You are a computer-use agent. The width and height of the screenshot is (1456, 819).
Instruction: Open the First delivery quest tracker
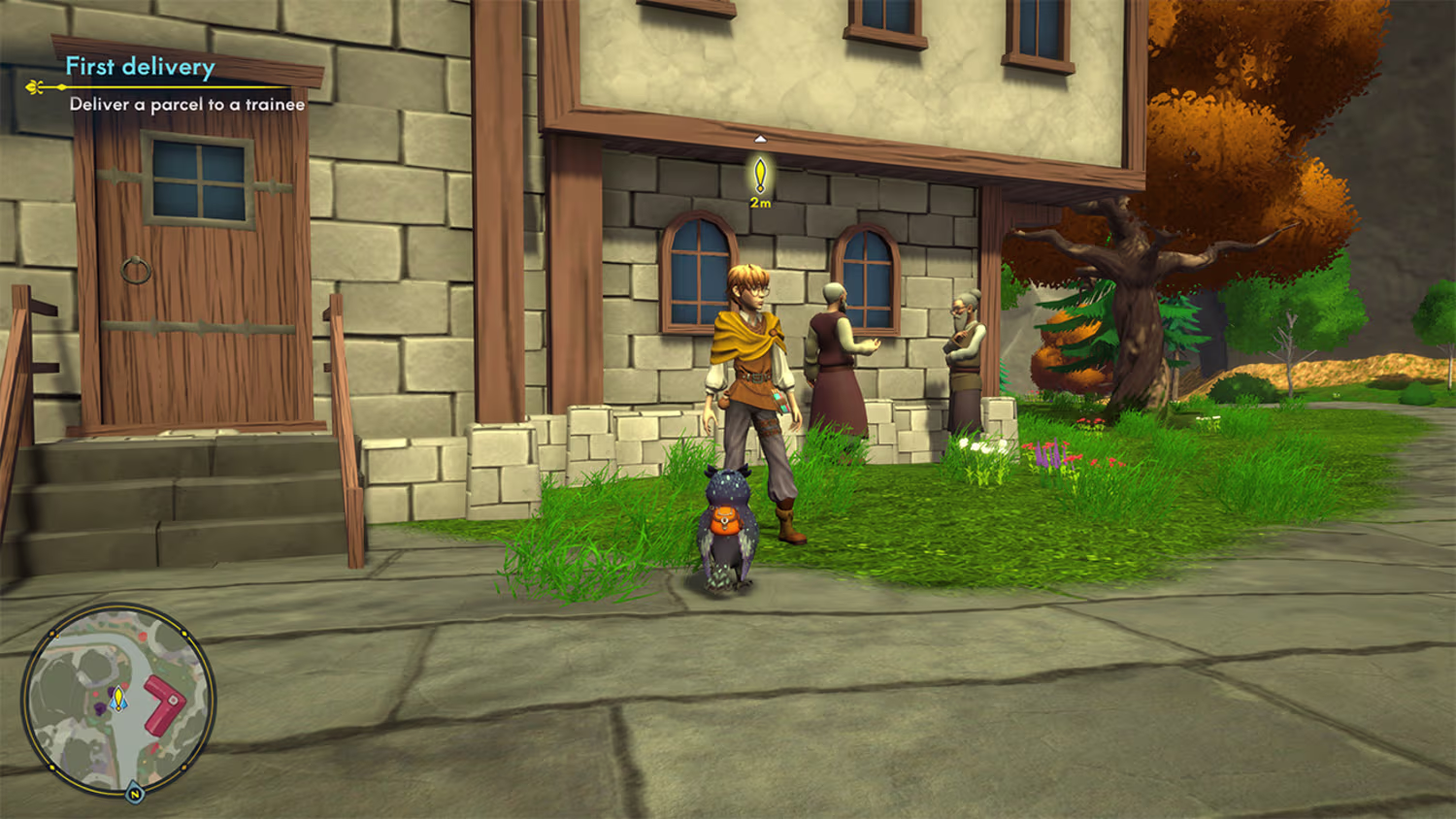coord(140,67)
